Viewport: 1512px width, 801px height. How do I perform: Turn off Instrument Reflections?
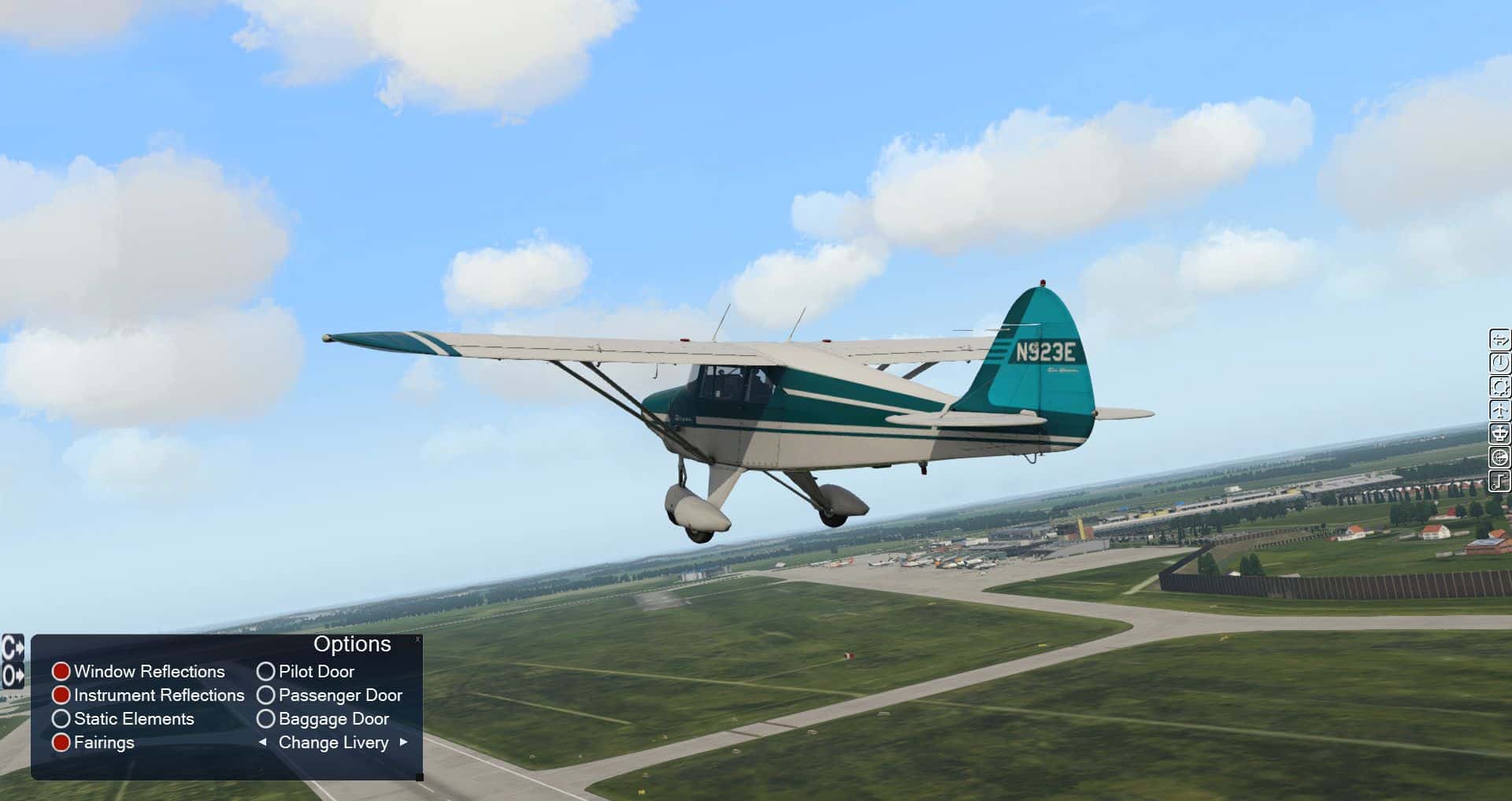(x=61, y=695)
